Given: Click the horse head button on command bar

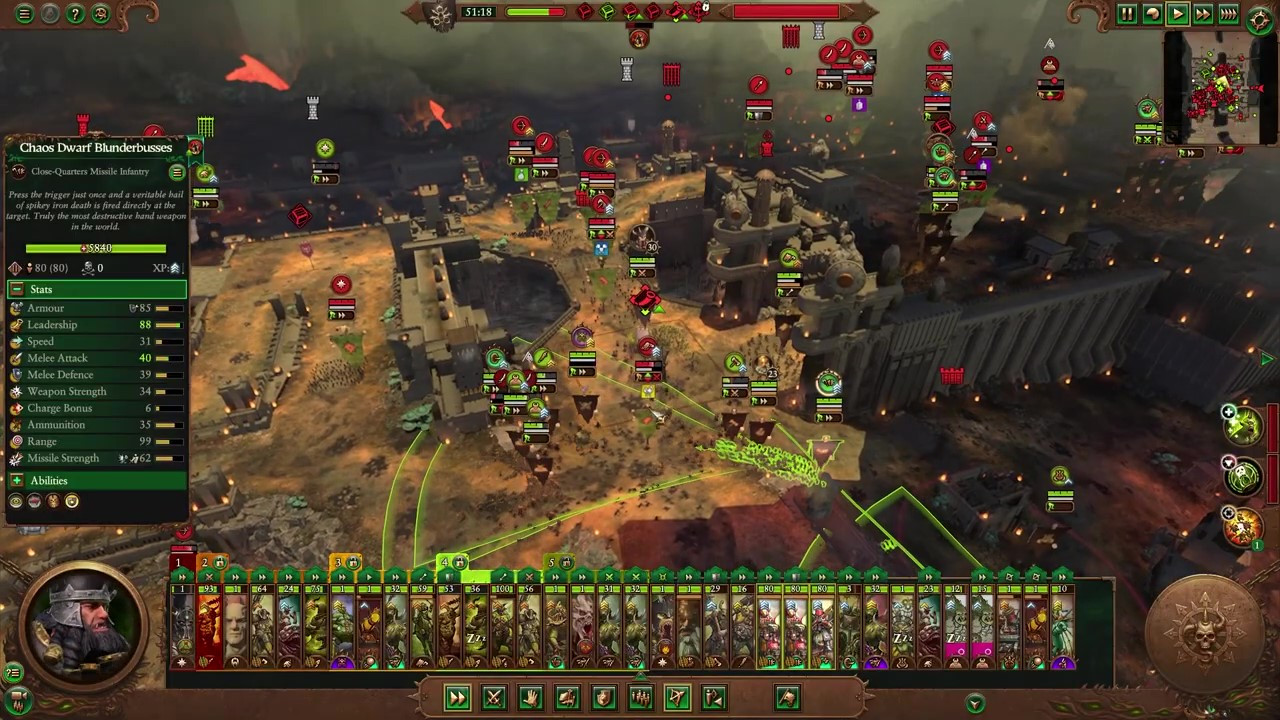Looking at the screenshot, I should point(787,698).
